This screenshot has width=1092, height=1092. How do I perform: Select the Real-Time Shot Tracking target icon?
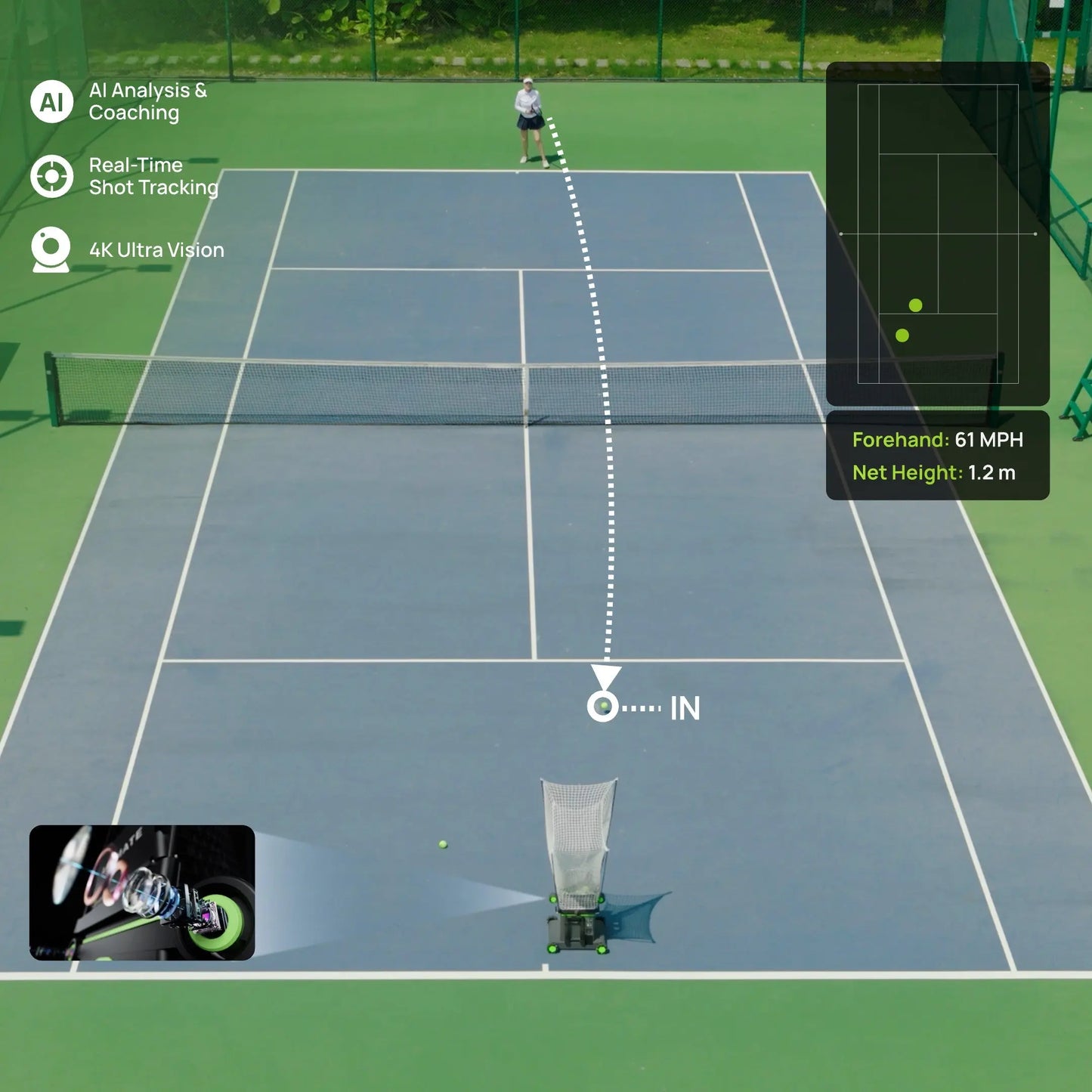tap(51, 176)
